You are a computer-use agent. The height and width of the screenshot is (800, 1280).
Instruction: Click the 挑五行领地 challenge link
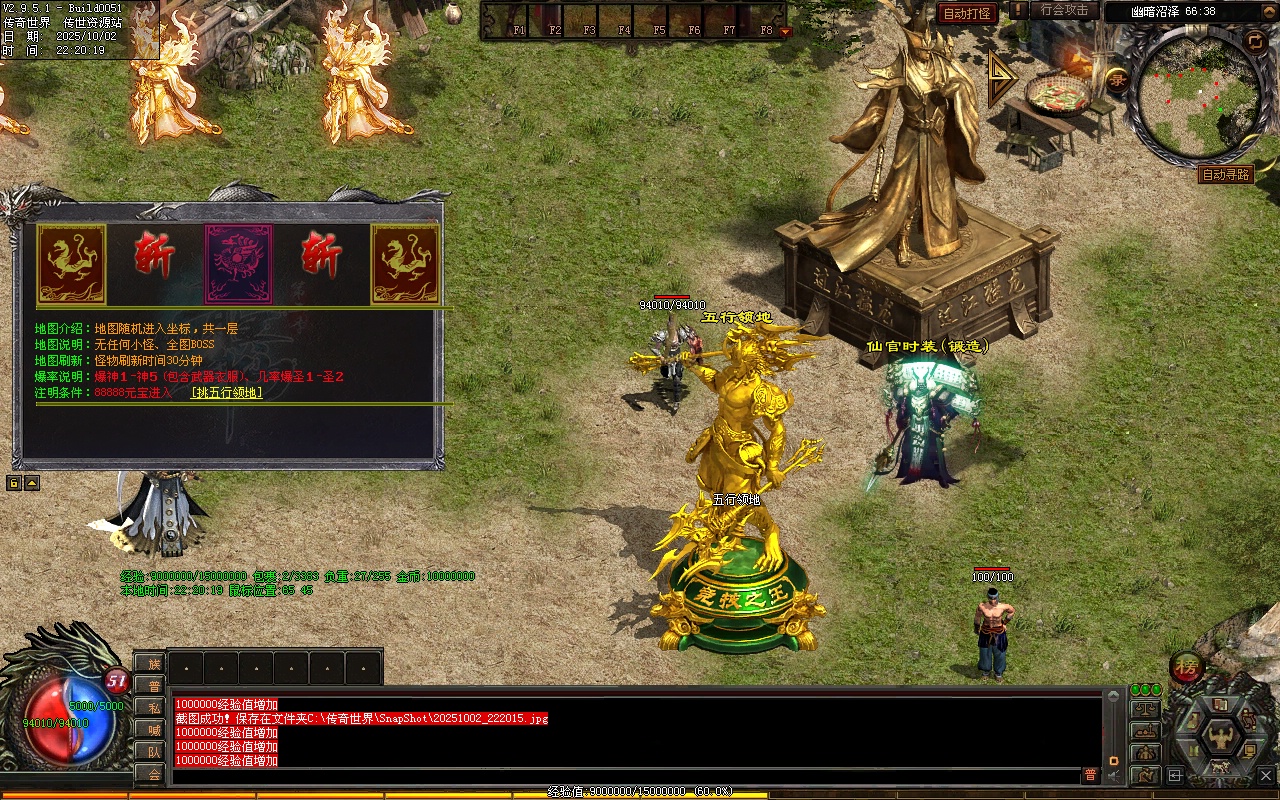pos(226,393)
